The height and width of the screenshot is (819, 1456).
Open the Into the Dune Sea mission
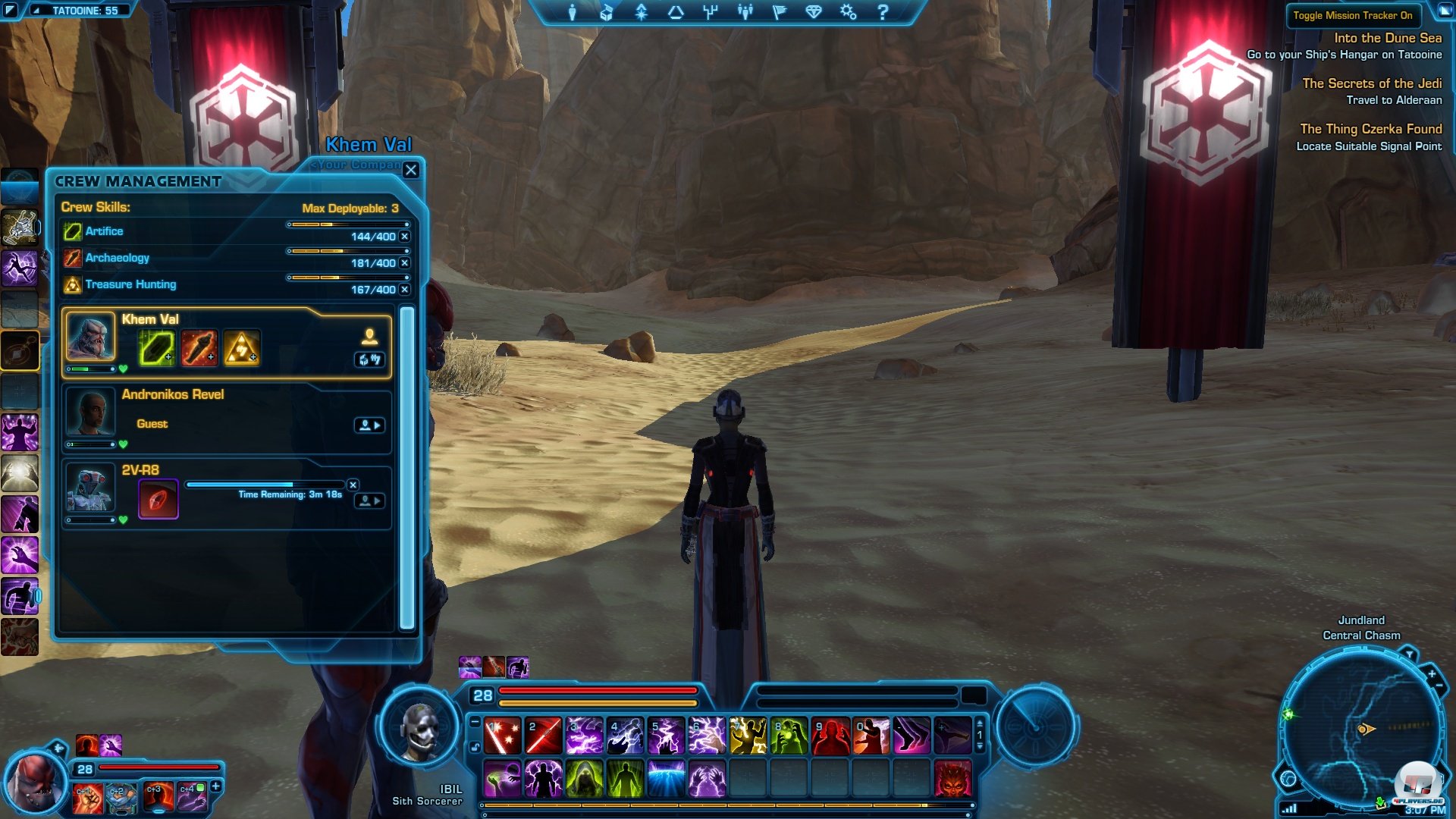[x=1387, y=38]
